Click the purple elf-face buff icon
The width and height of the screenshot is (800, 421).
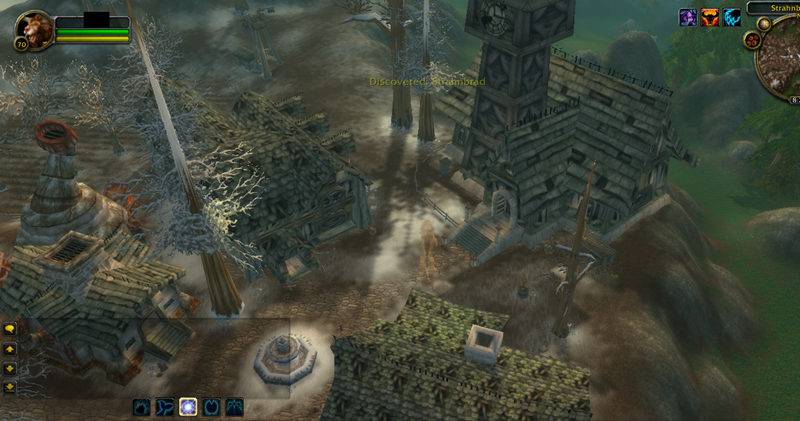coord(689,17)
